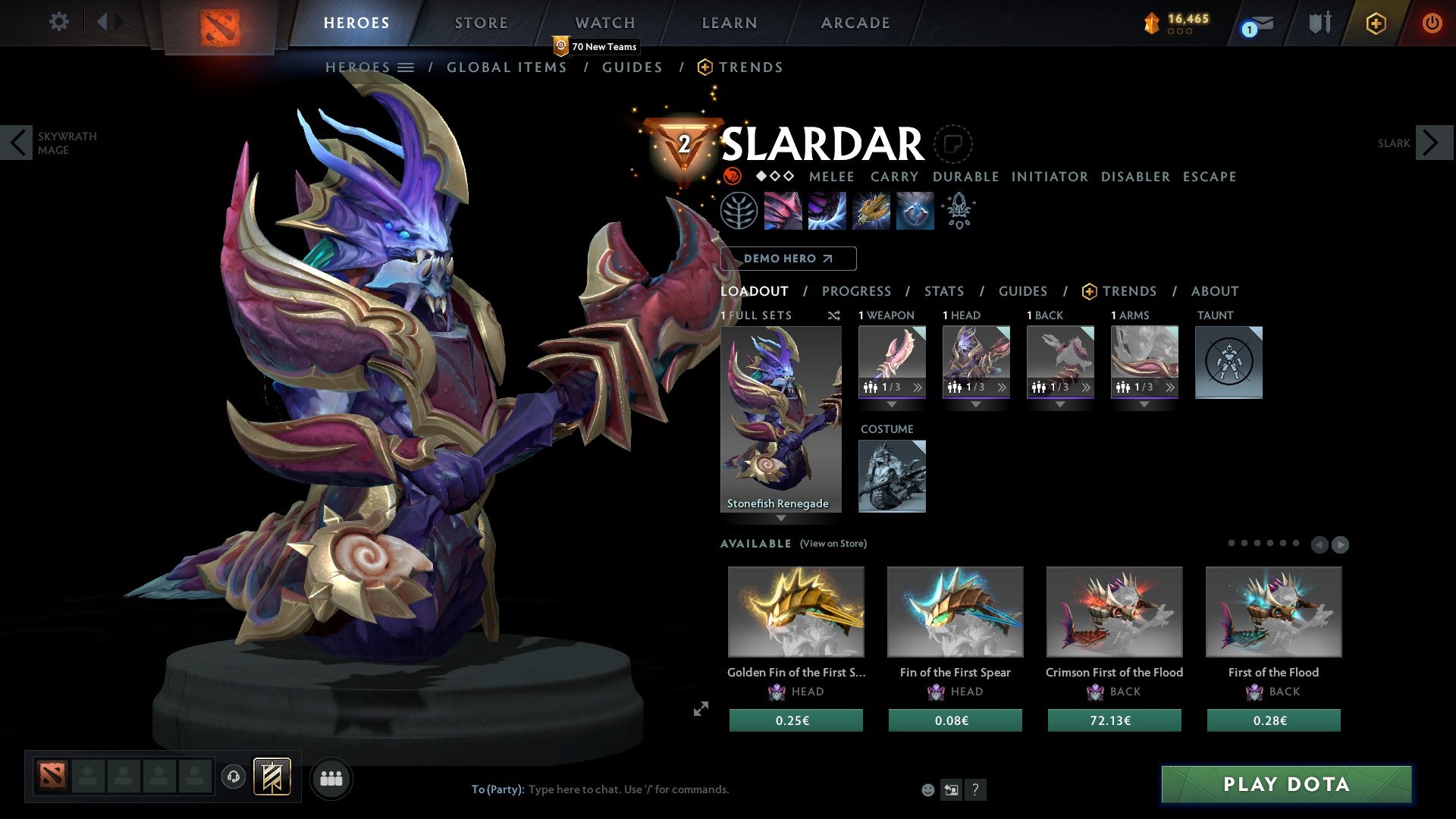Image resolution: width=1456 pixels, height=819 pixels.
Task: Click the emoticon icon beside the chat box
Action: (927, 789)
